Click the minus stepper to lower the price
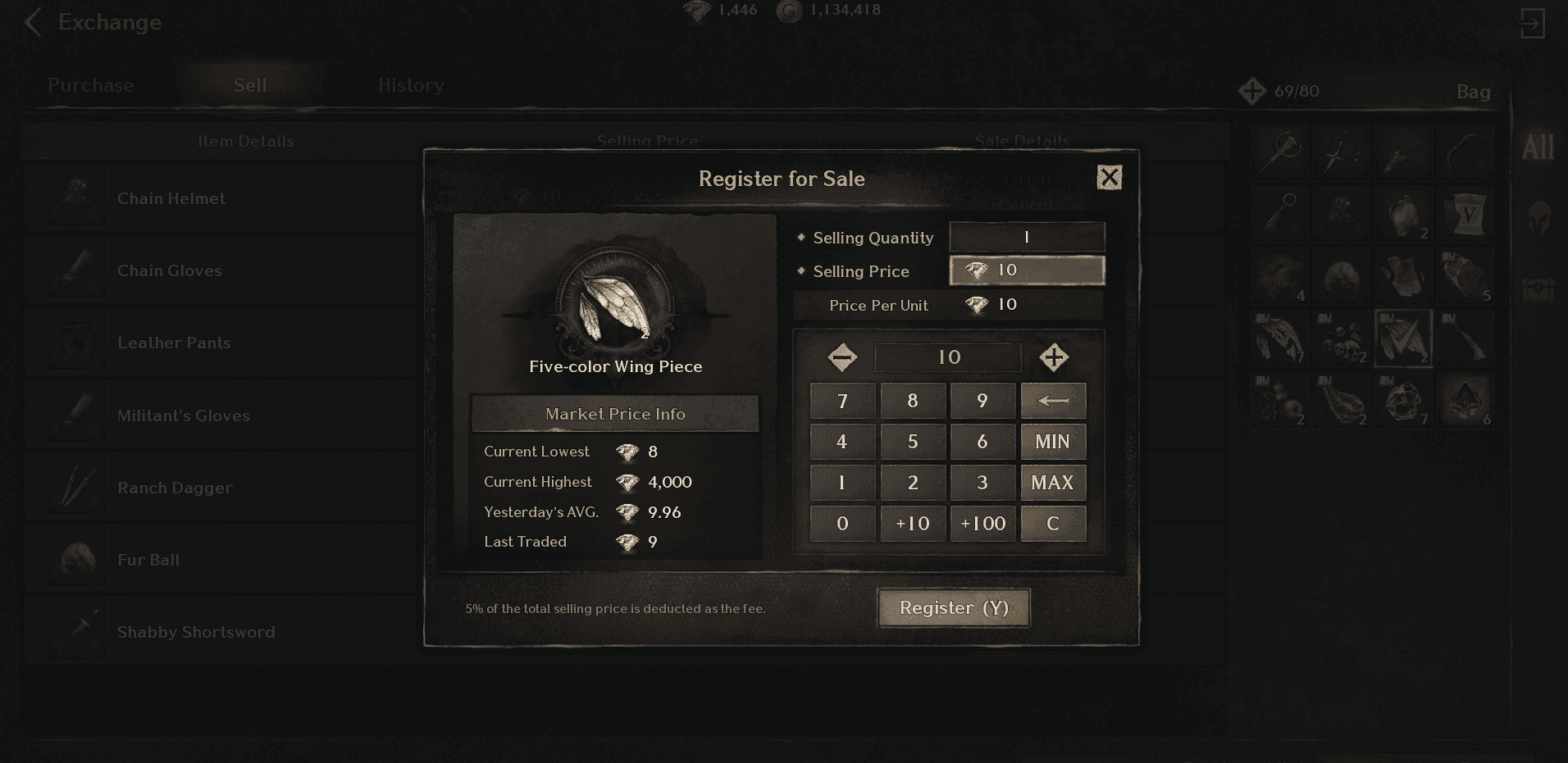Image resolution: width=1568 pixels, height=763 pixels. tap(841, 357)
